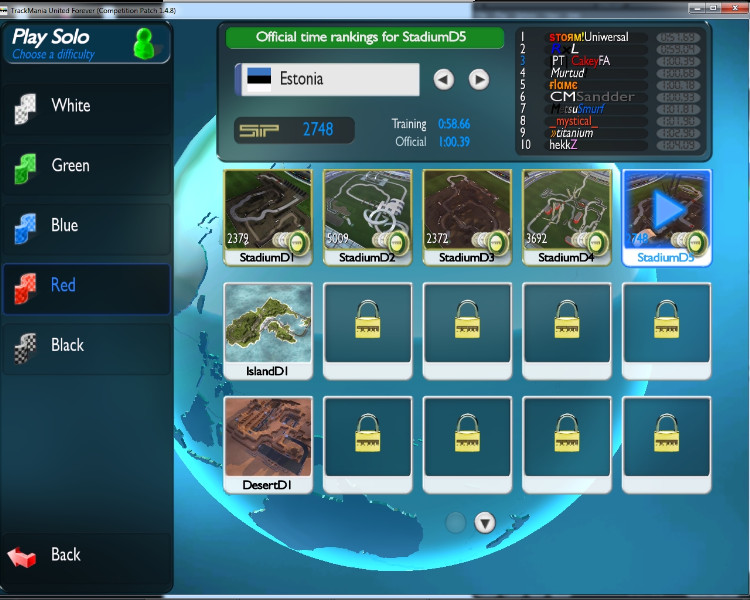Play the StadiumD5 track
Viewport: 750px width, 600px height.
tap(667, 213)
